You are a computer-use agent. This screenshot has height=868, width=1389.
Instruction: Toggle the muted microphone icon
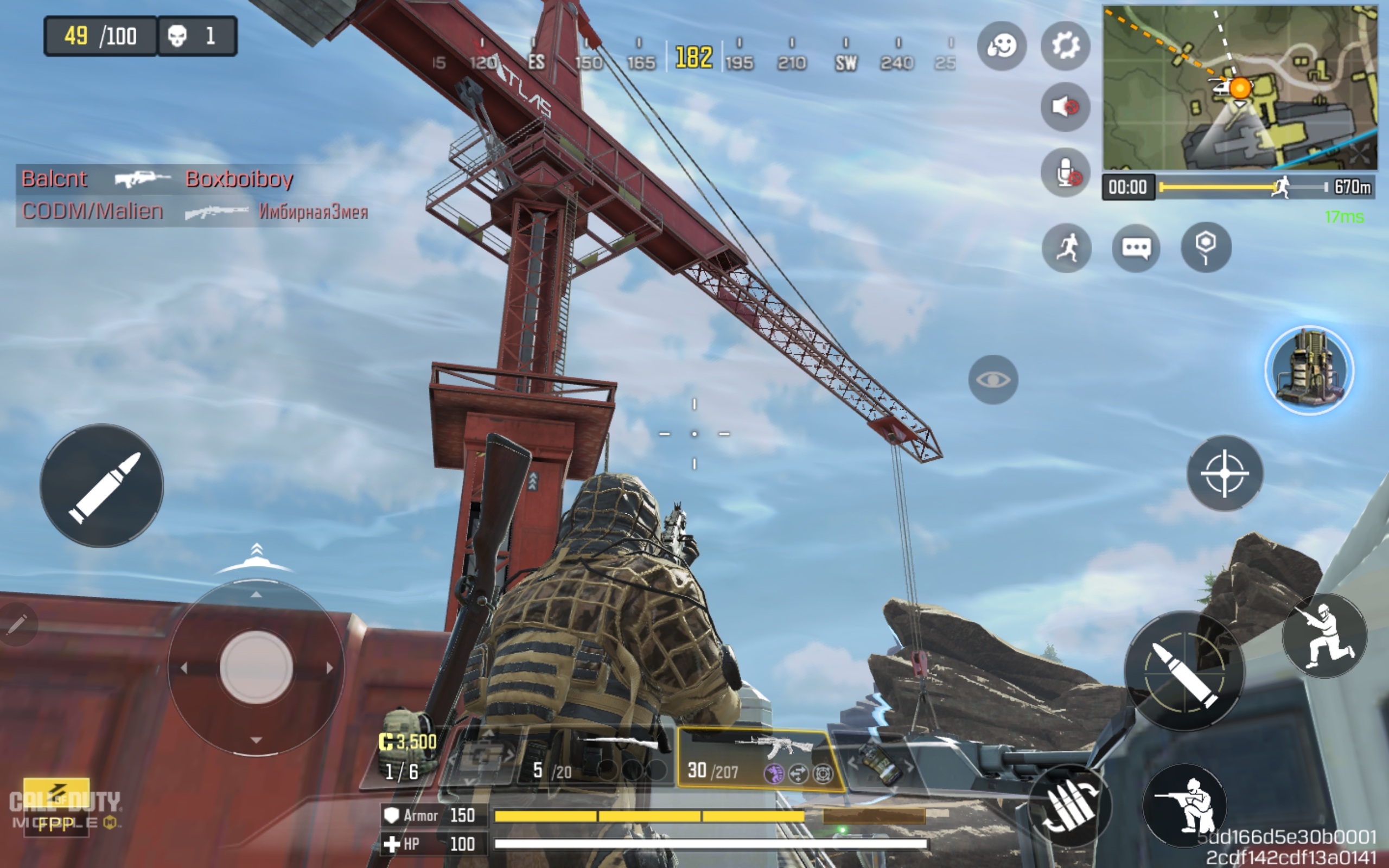tap(1065, 172)
